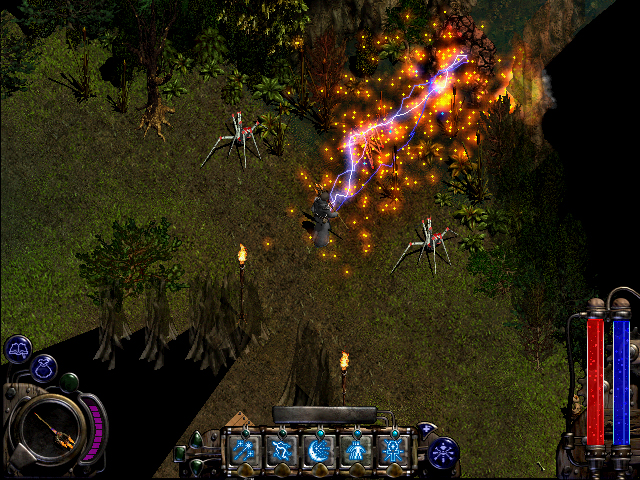Activate the sparkling wands spell slot
Screen dimensions: 640x480
243,450
